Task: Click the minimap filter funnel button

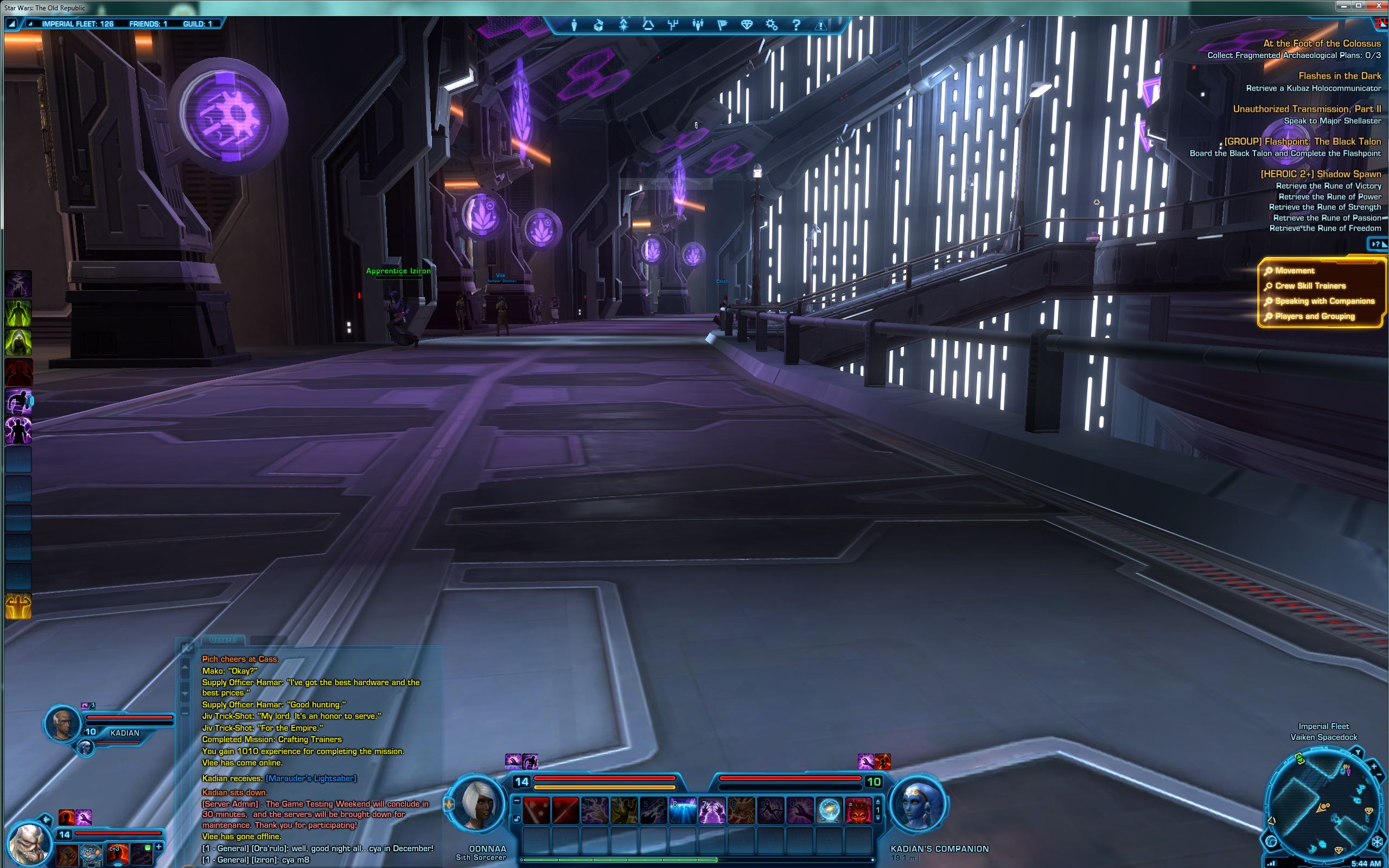Action: [x=1358, y=752]
